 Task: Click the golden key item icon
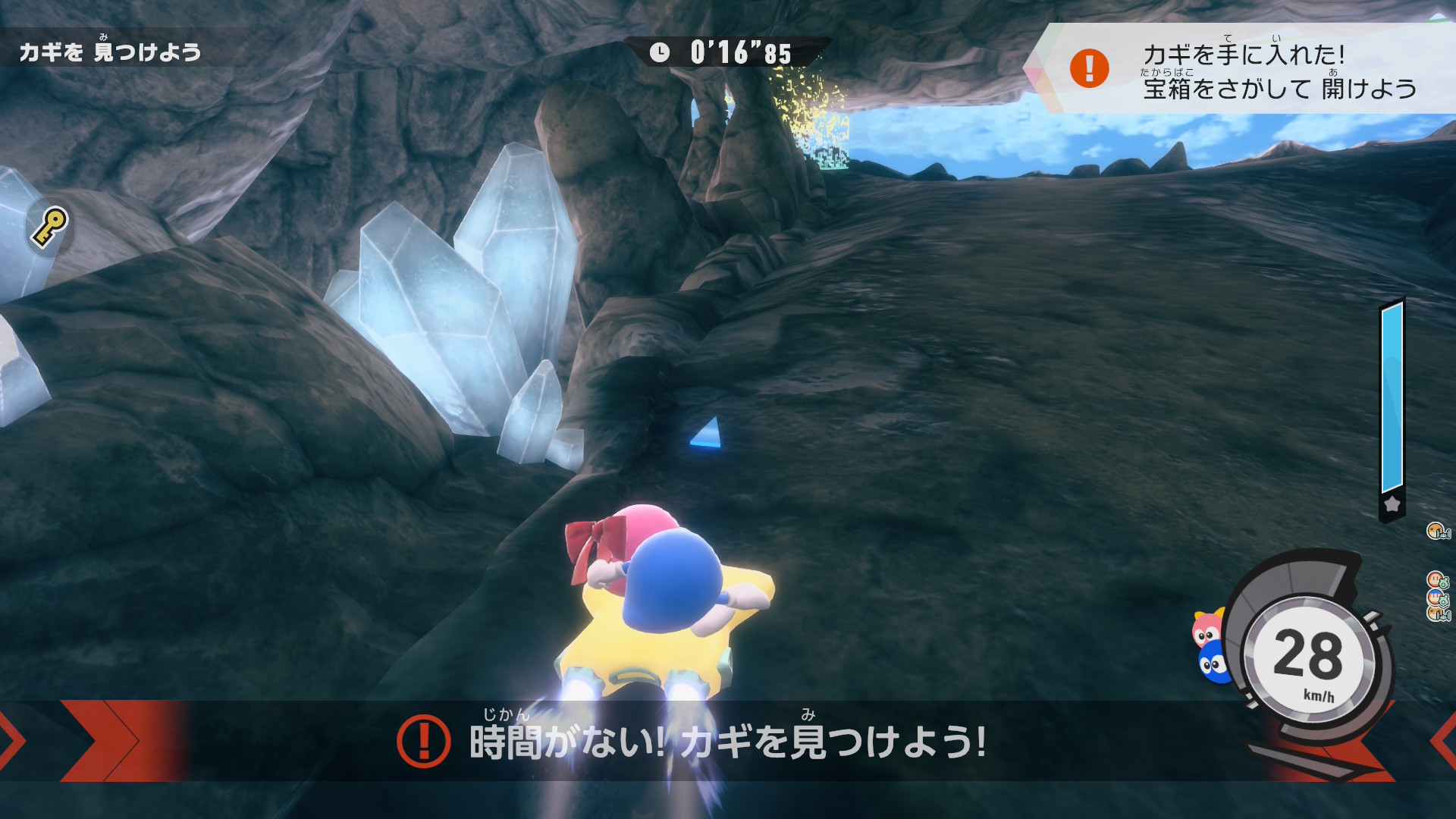click(49, 227)
